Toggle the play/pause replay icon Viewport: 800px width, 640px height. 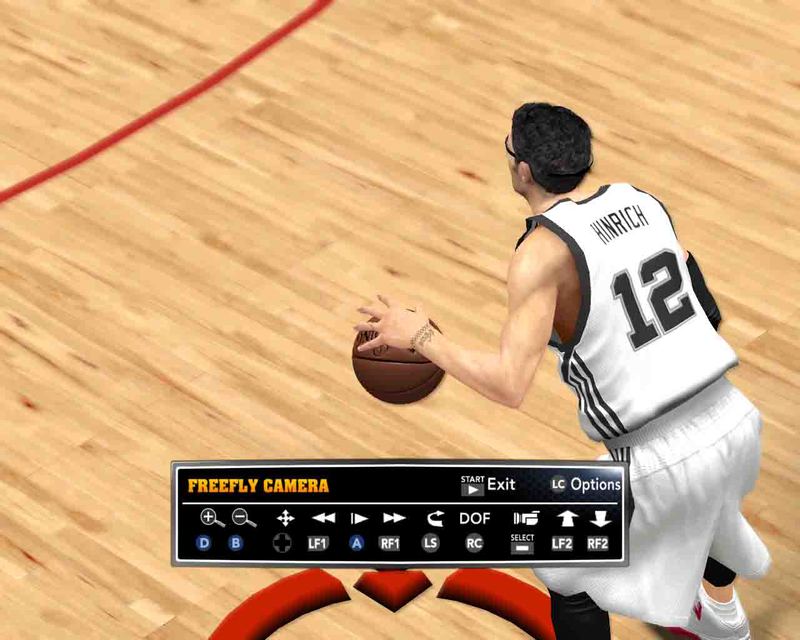click(x=358, y=518)
